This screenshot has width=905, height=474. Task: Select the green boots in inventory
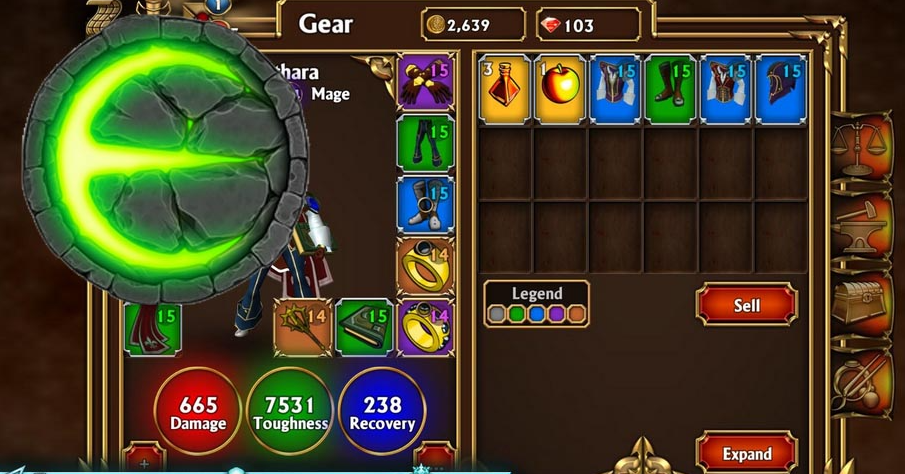point(670,89)
